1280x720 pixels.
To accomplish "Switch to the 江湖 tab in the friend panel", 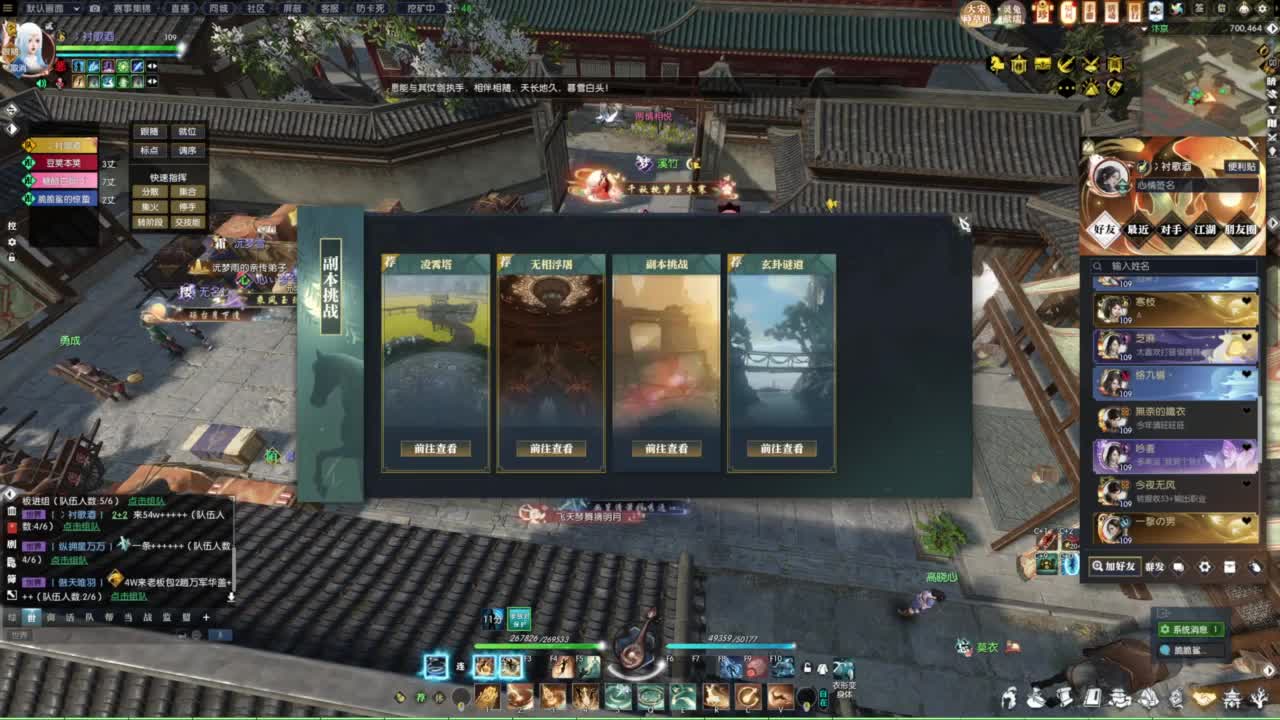I will pos(1205,230).
